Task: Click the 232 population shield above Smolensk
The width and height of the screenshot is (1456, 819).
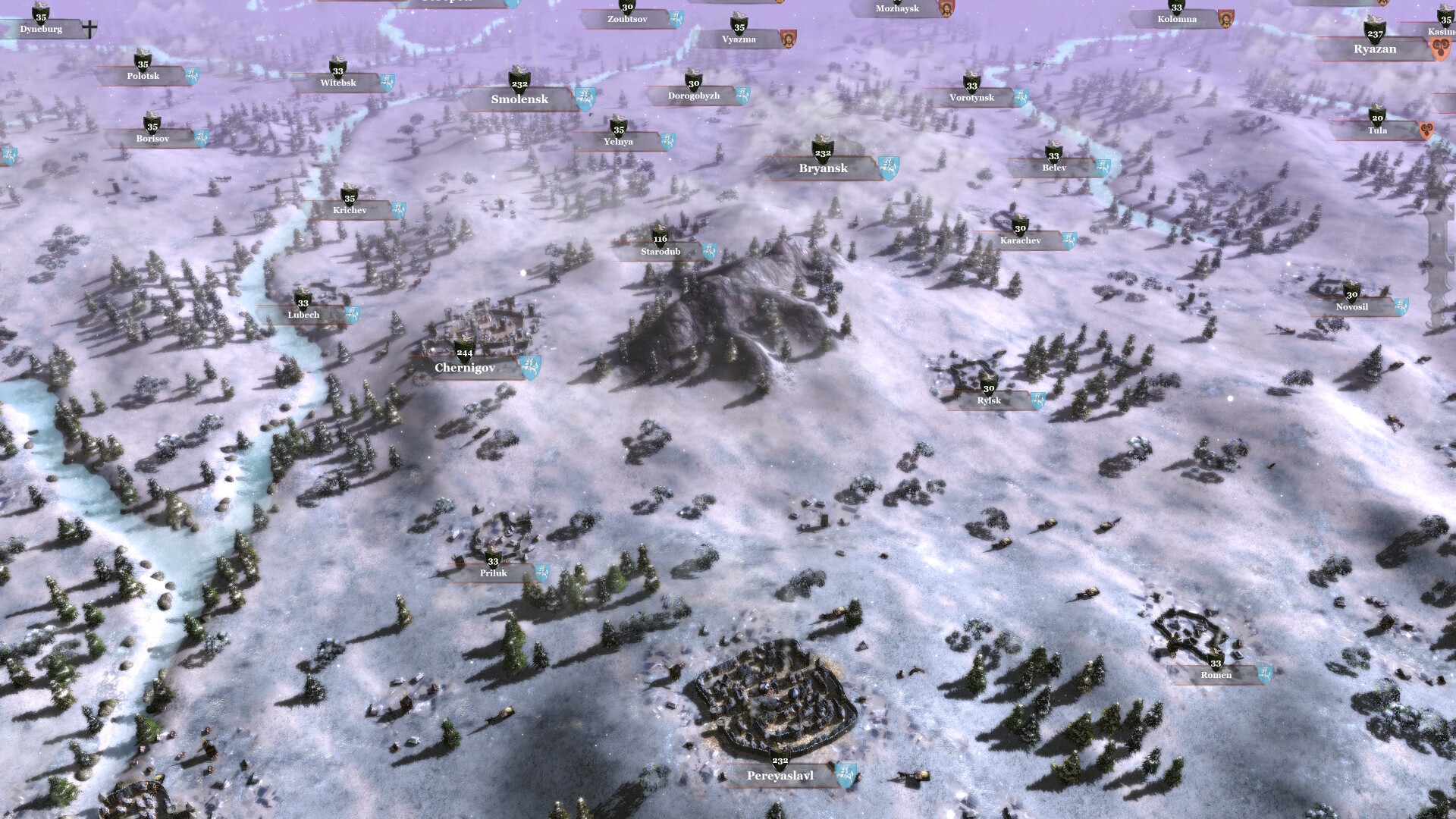Action: 519,83
